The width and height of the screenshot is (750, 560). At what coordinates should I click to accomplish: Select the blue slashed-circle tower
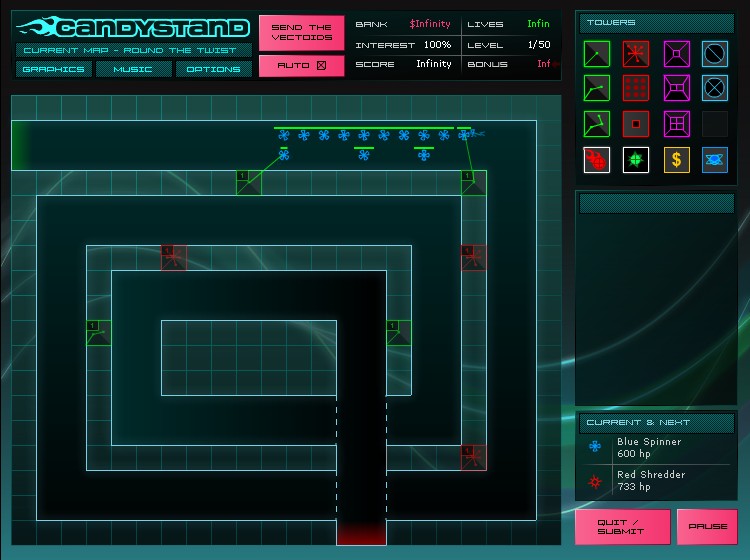(x=714, y=53)
